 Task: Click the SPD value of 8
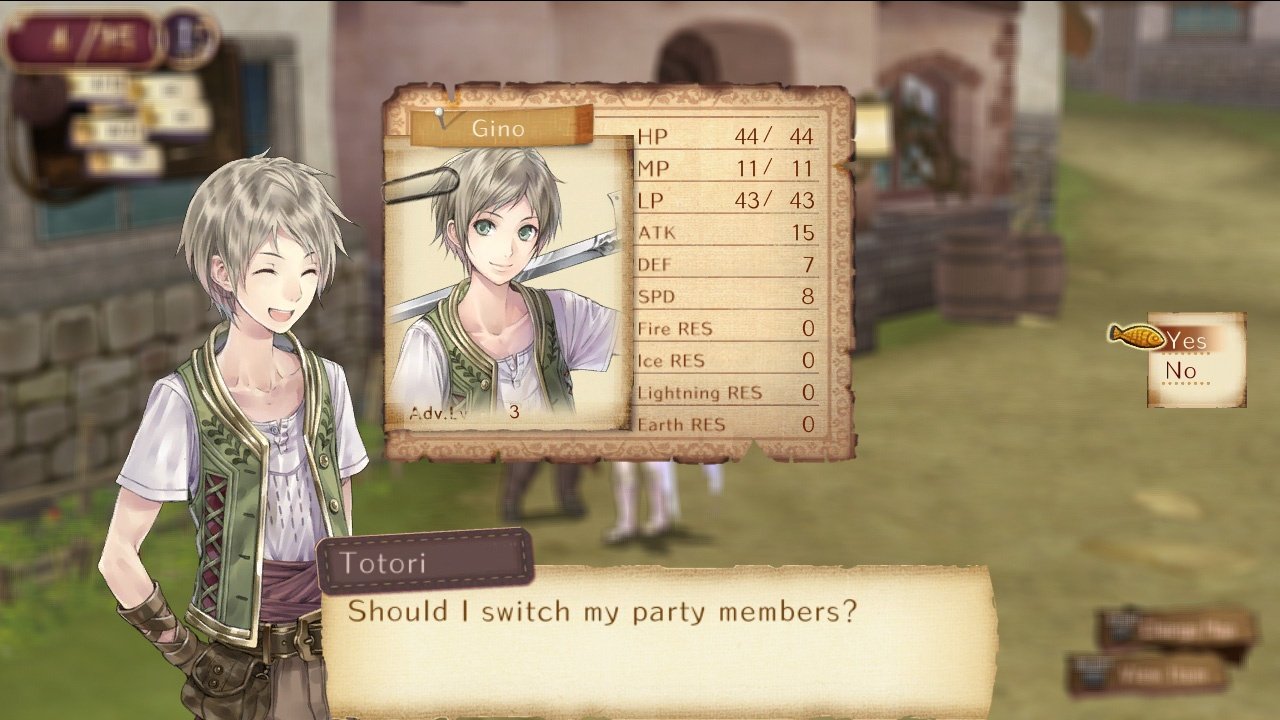[x=806, y=296]
